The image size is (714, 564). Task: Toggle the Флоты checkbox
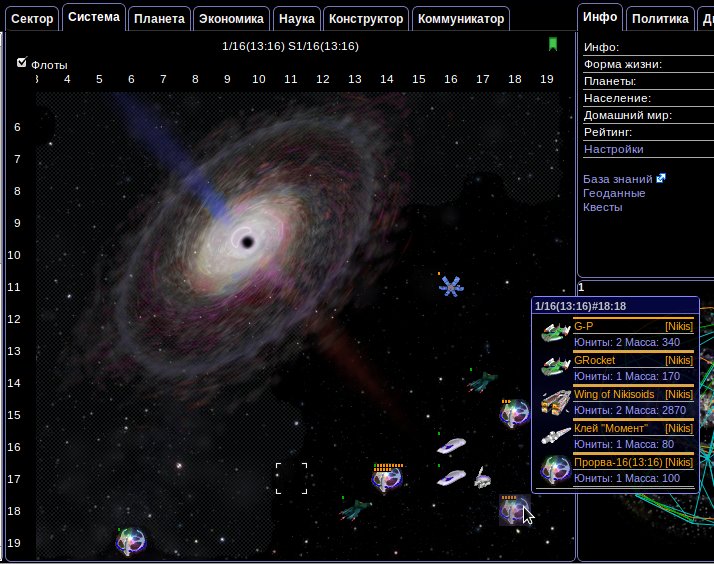tap(22, 62)
